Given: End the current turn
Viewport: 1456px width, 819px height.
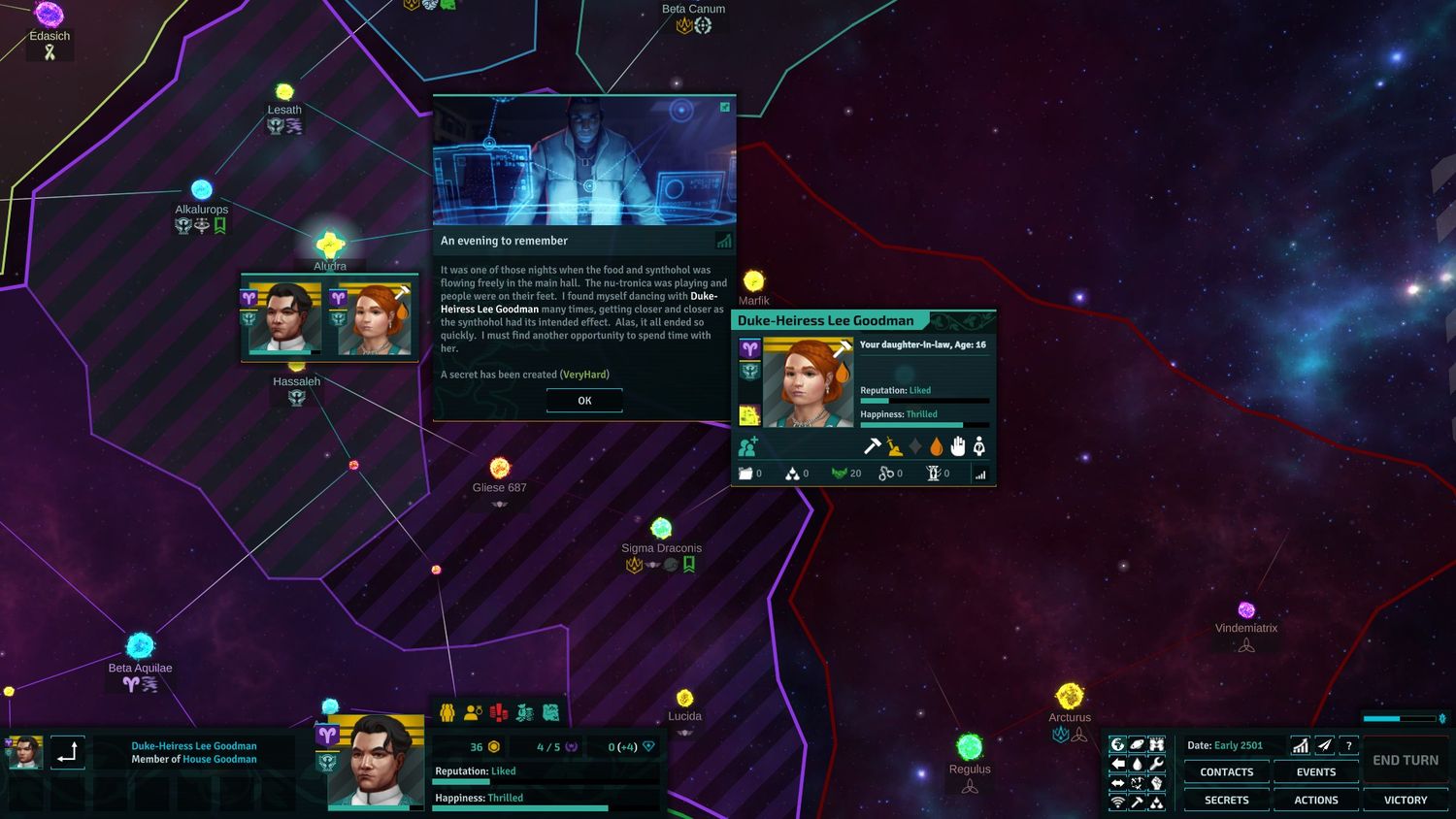Looking at the screenshot, I should point(1405,760).
